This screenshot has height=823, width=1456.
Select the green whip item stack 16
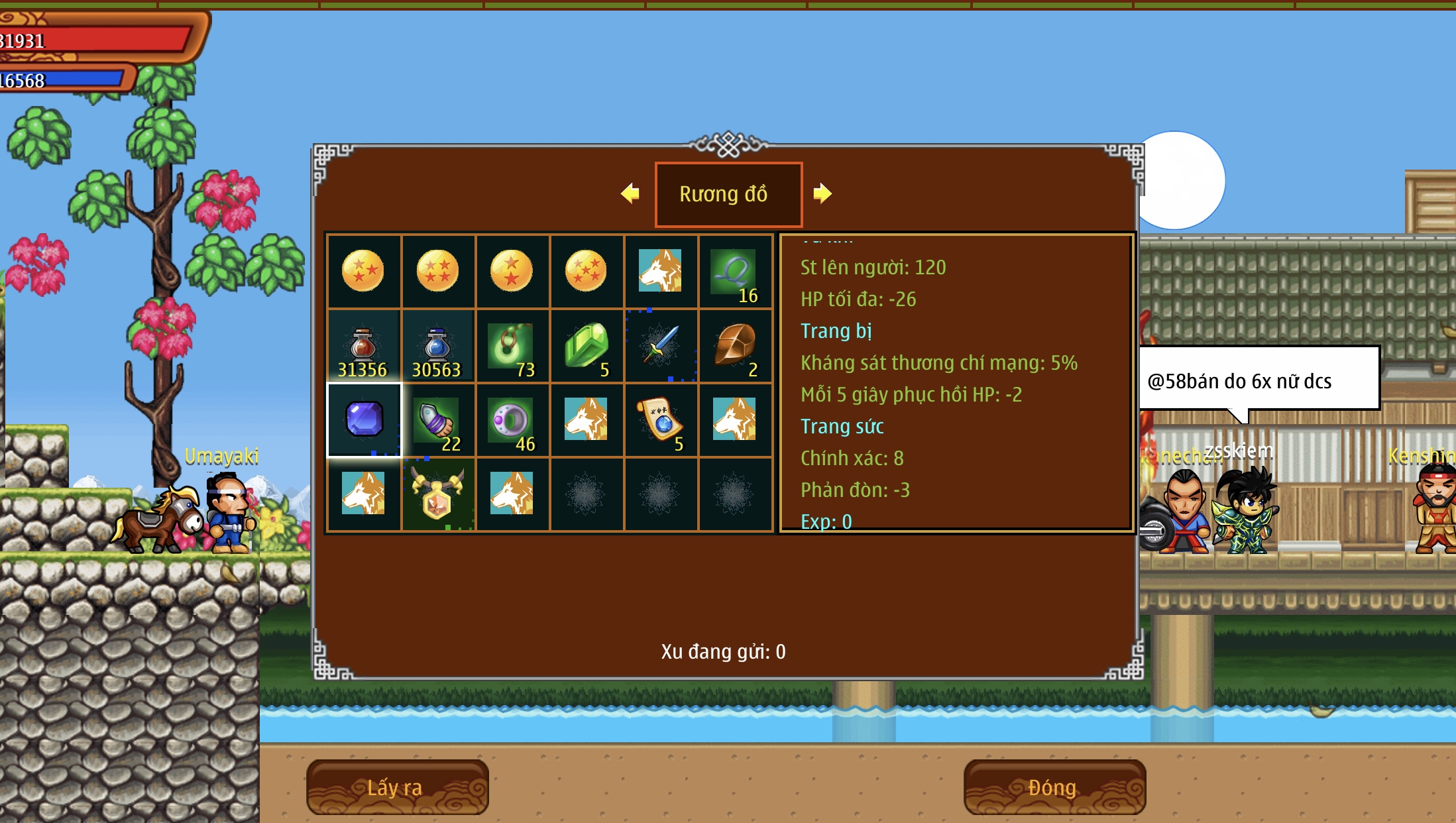735,272
